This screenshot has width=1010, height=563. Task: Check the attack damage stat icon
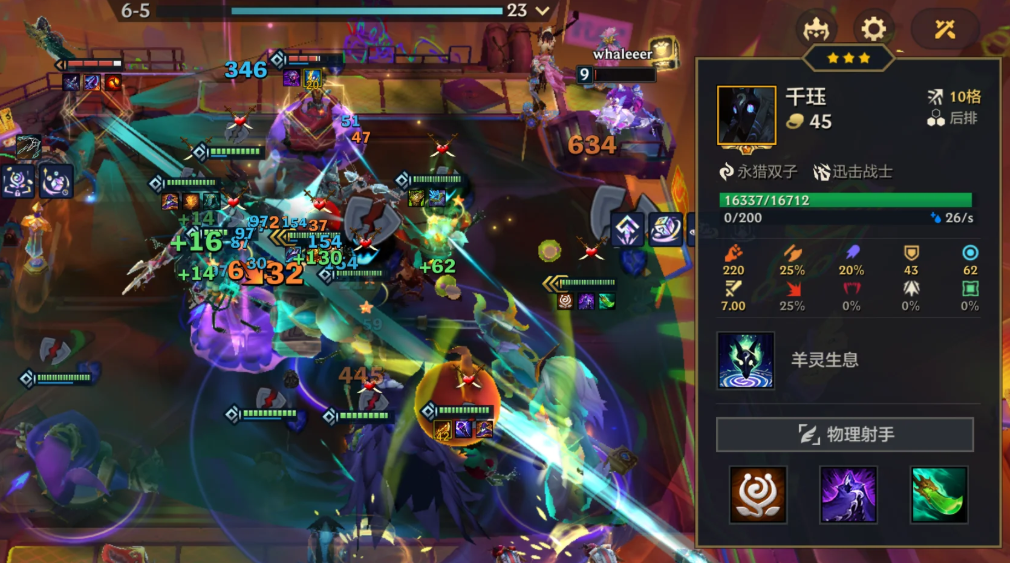pyautogui.click(x=733, y=253)
